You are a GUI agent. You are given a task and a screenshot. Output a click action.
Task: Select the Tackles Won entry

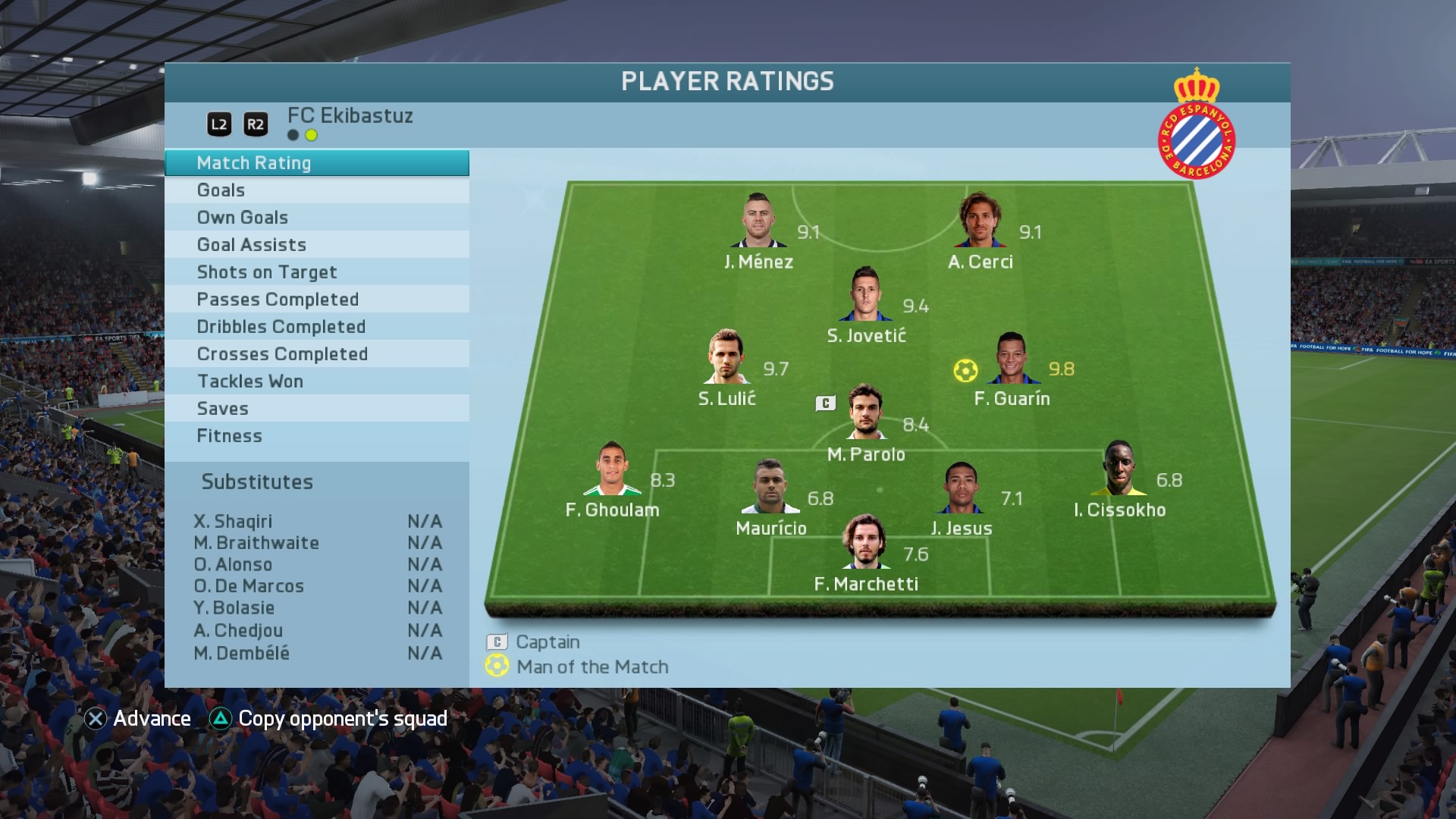click(x=316, y=381)
